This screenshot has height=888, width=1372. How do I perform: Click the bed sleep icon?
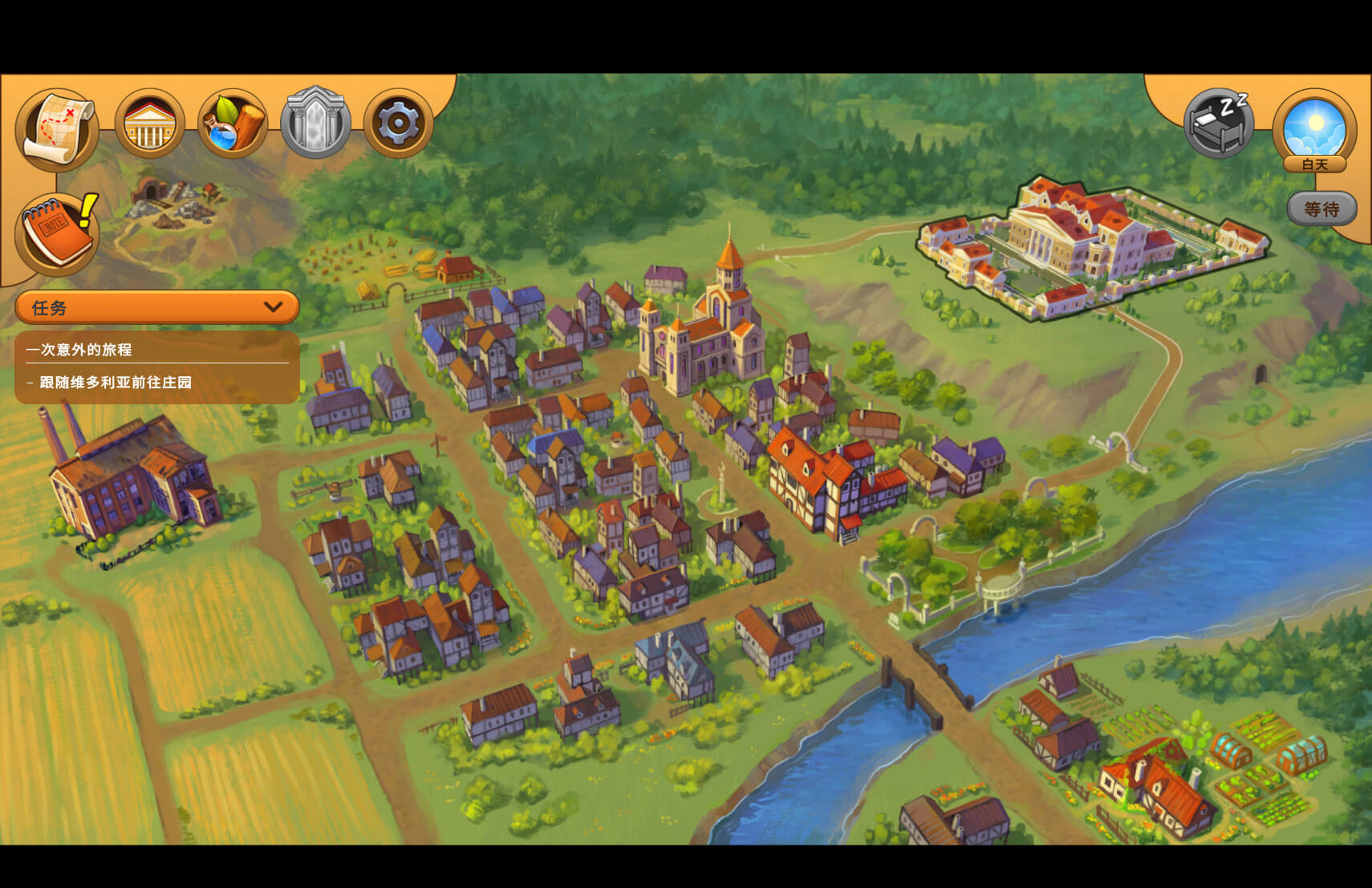pos(1219,123)
